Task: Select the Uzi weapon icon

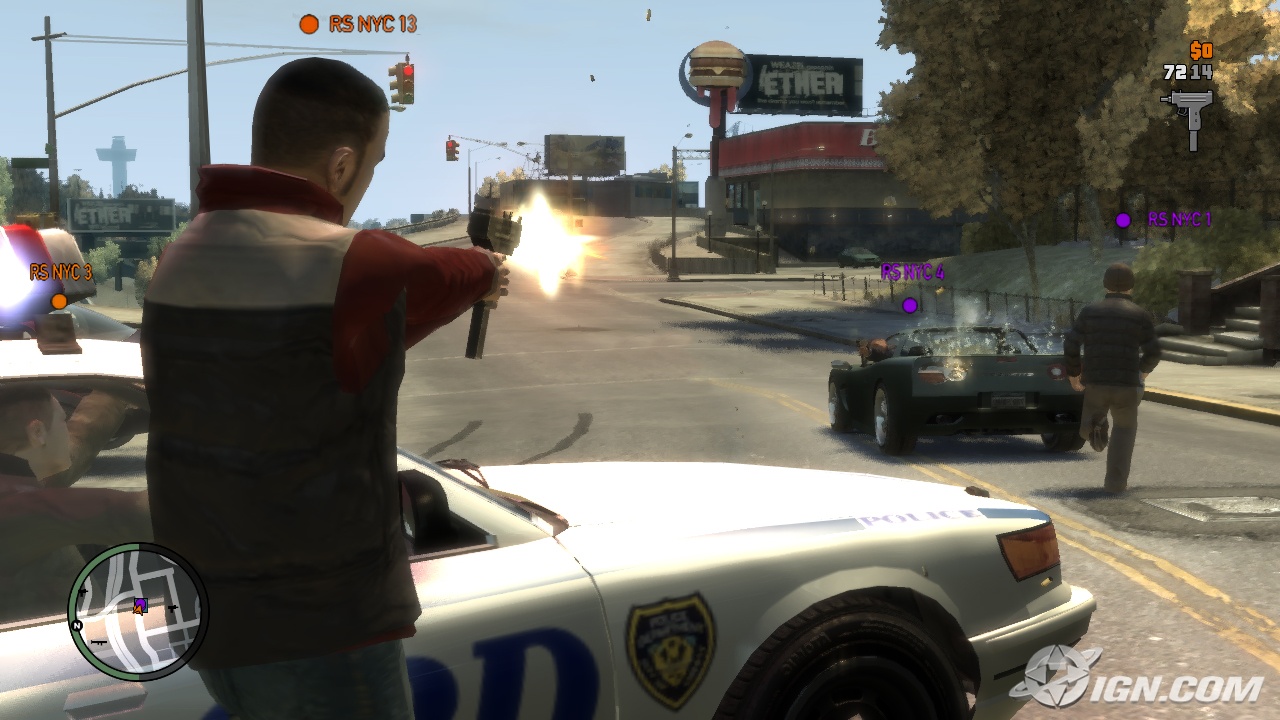Action: (1187, 113)
